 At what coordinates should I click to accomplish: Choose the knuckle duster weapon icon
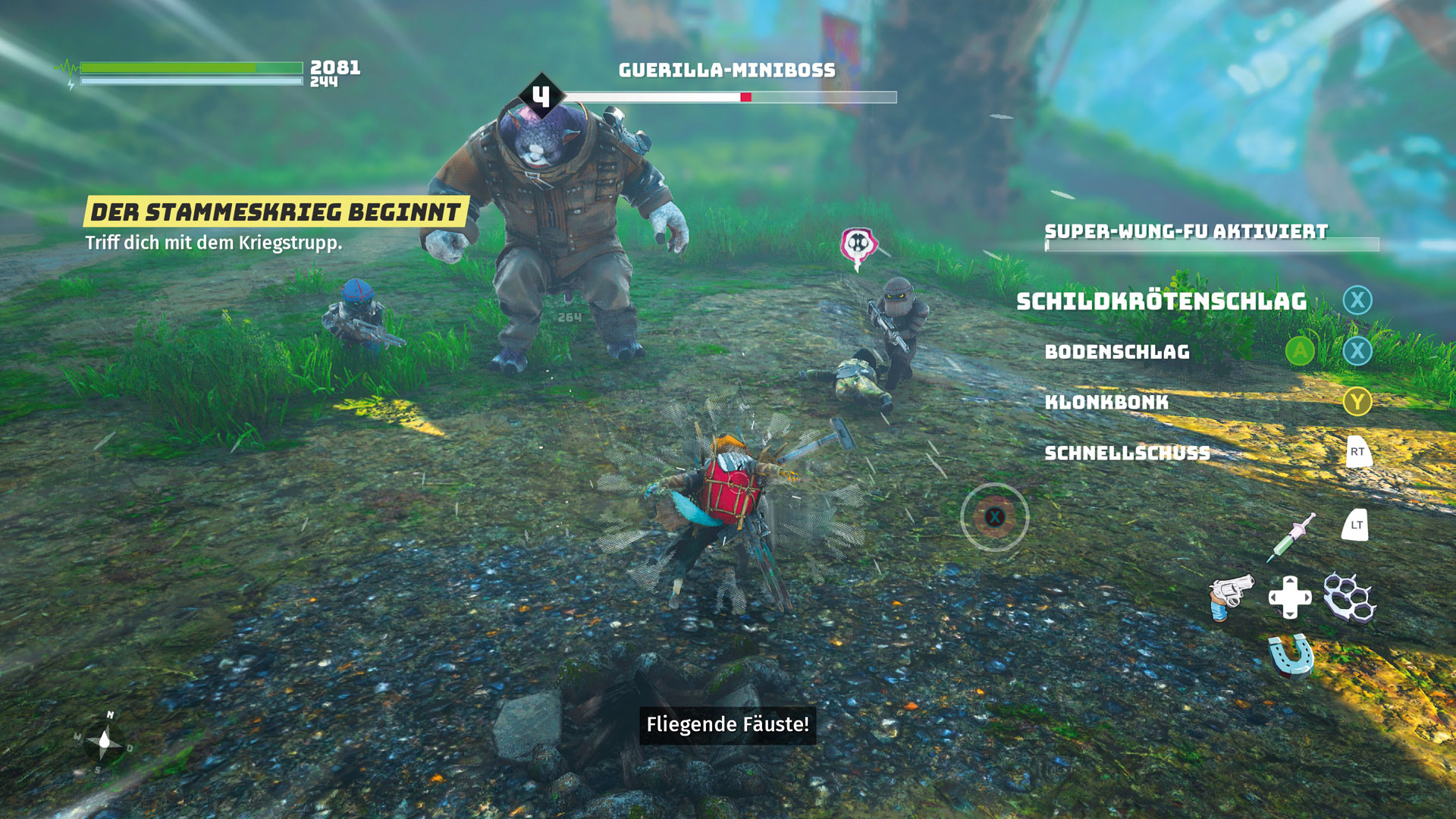[x=1349, y=597]
